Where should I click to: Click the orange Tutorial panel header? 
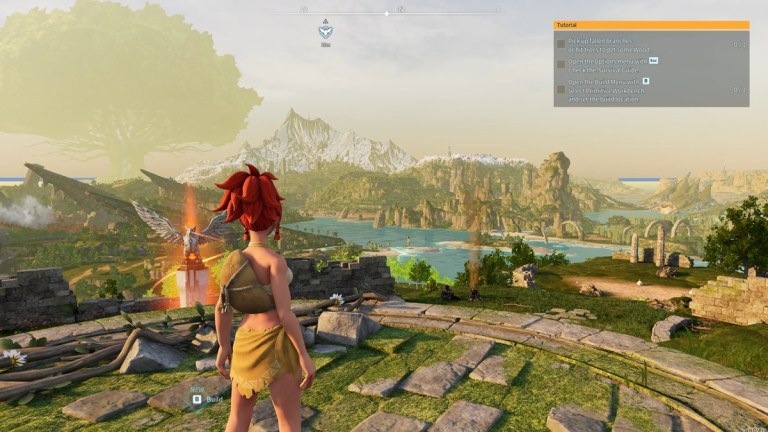(651, 25)
